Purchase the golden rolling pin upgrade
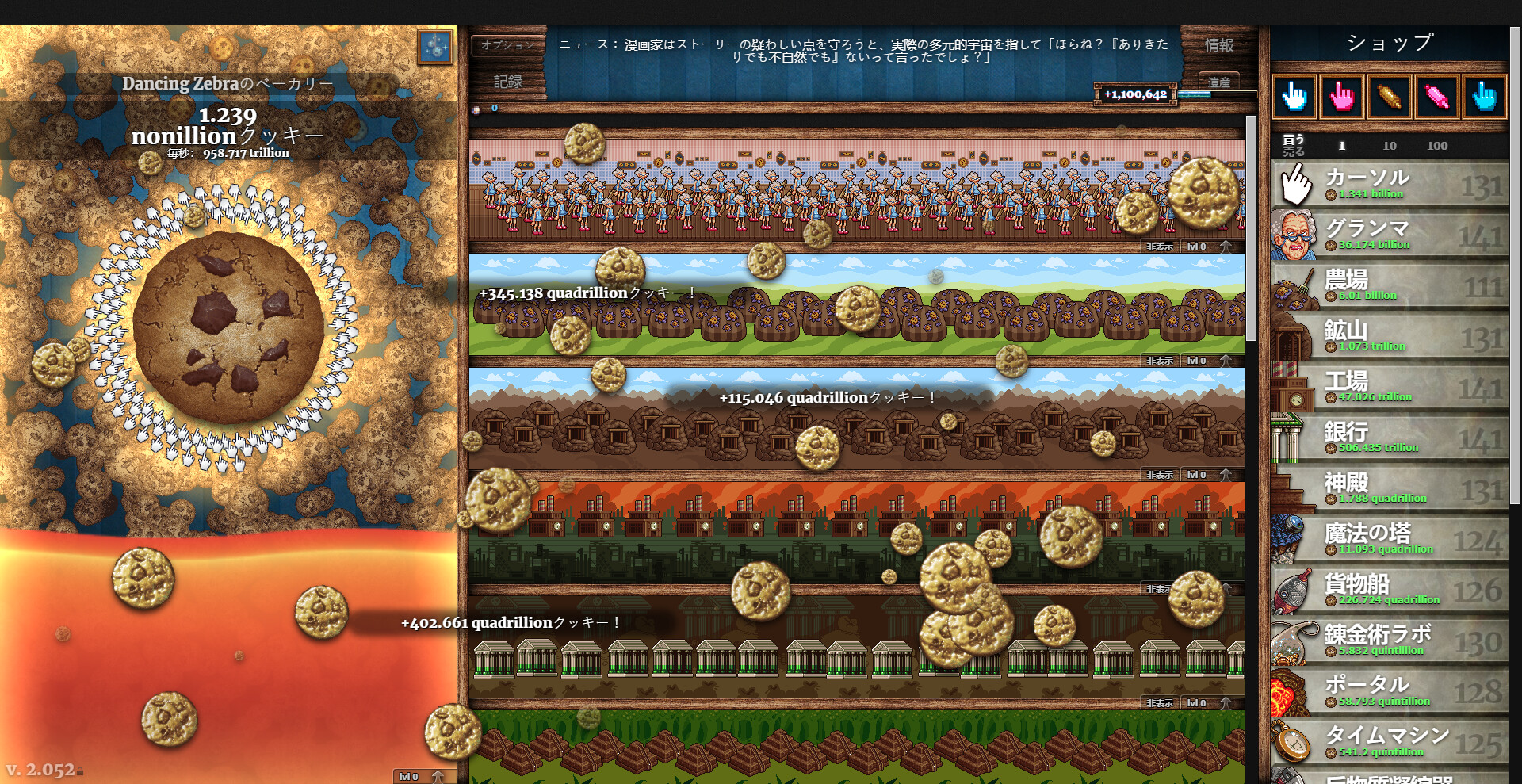The image size is (1522, 784). tap(1386, 97)
